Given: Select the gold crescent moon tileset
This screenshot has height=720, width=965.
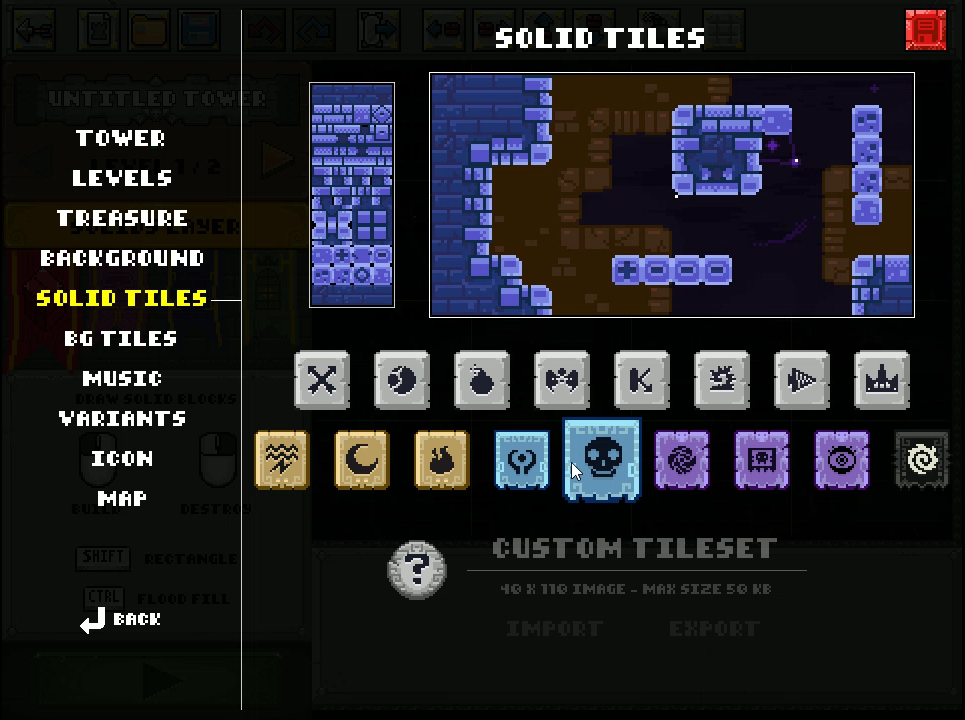Looking at the screenshot, I should (362, 460).
